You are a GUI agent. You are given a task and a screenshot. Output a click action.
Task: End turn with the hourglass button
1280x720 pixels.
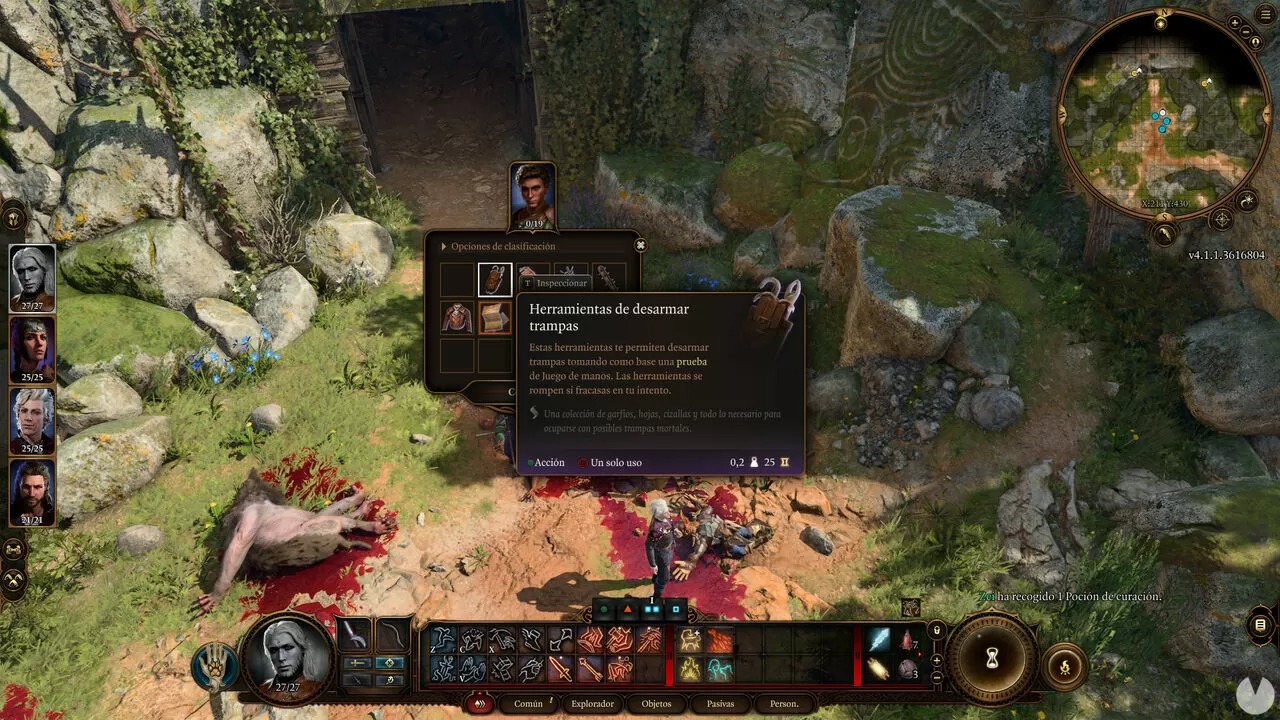991,657
